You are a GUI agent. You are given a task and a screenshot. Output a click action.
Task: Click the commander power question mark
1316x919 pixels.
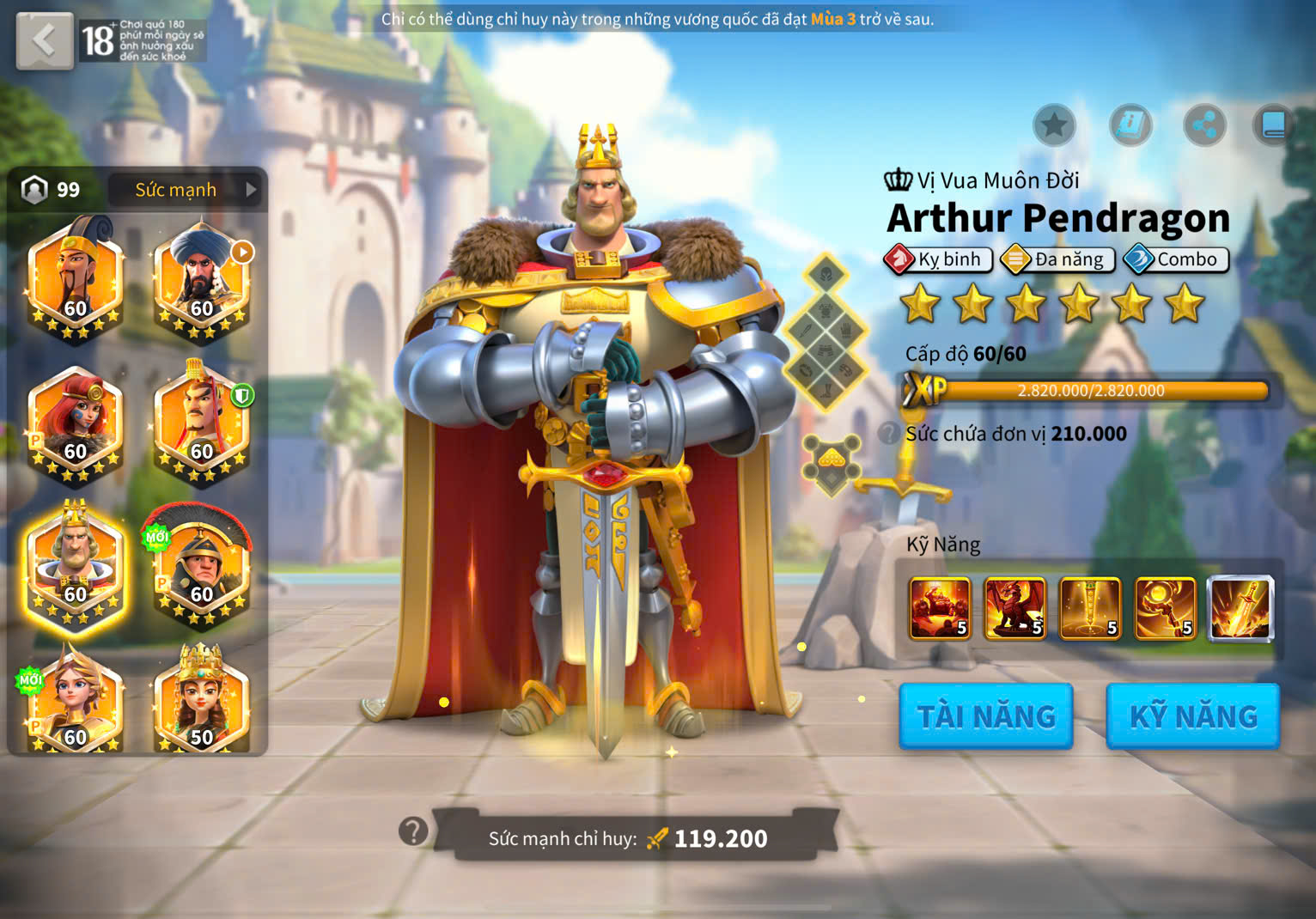[x=413, y=831]
